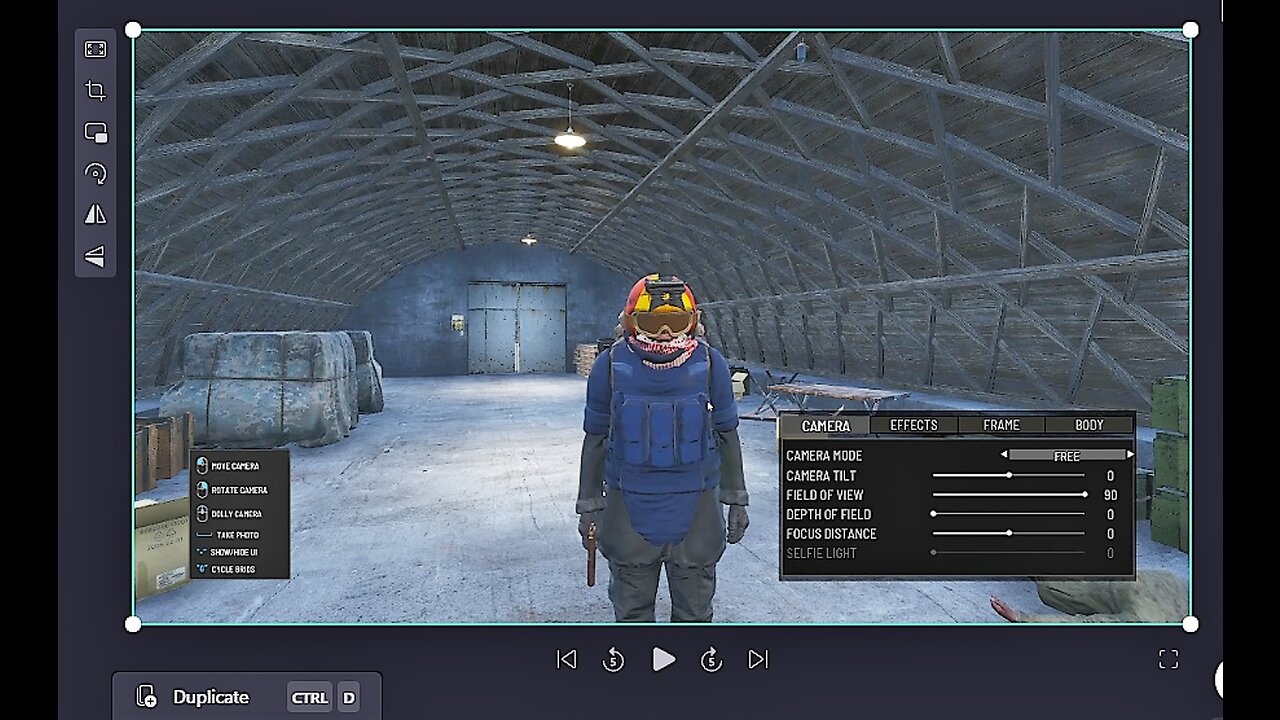Flip the clip horizontally
This screenshot has height=720, width=1280.
(94, 214)
